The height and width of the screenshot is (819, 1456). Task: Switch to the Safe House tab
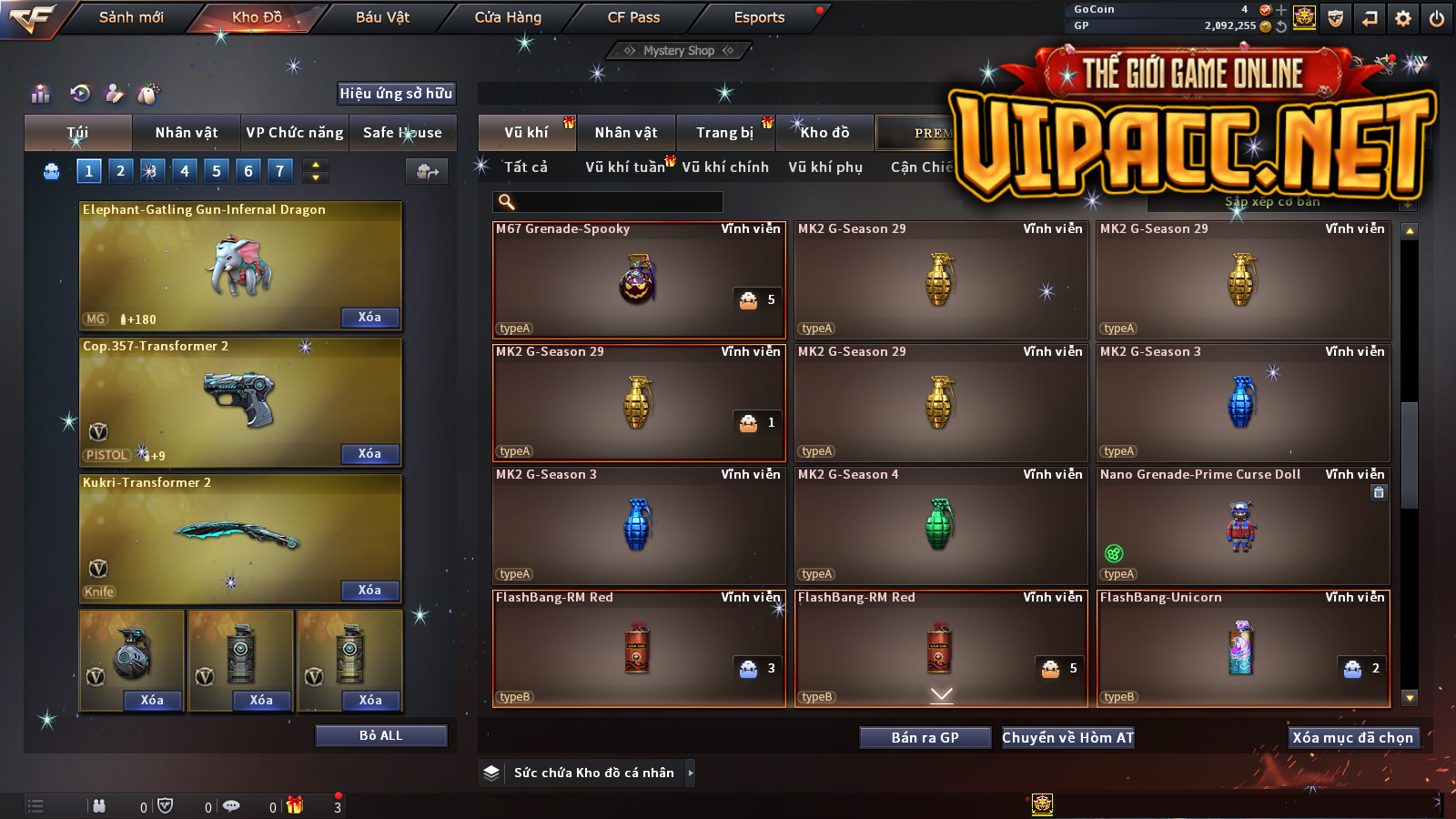coord(402,133)
